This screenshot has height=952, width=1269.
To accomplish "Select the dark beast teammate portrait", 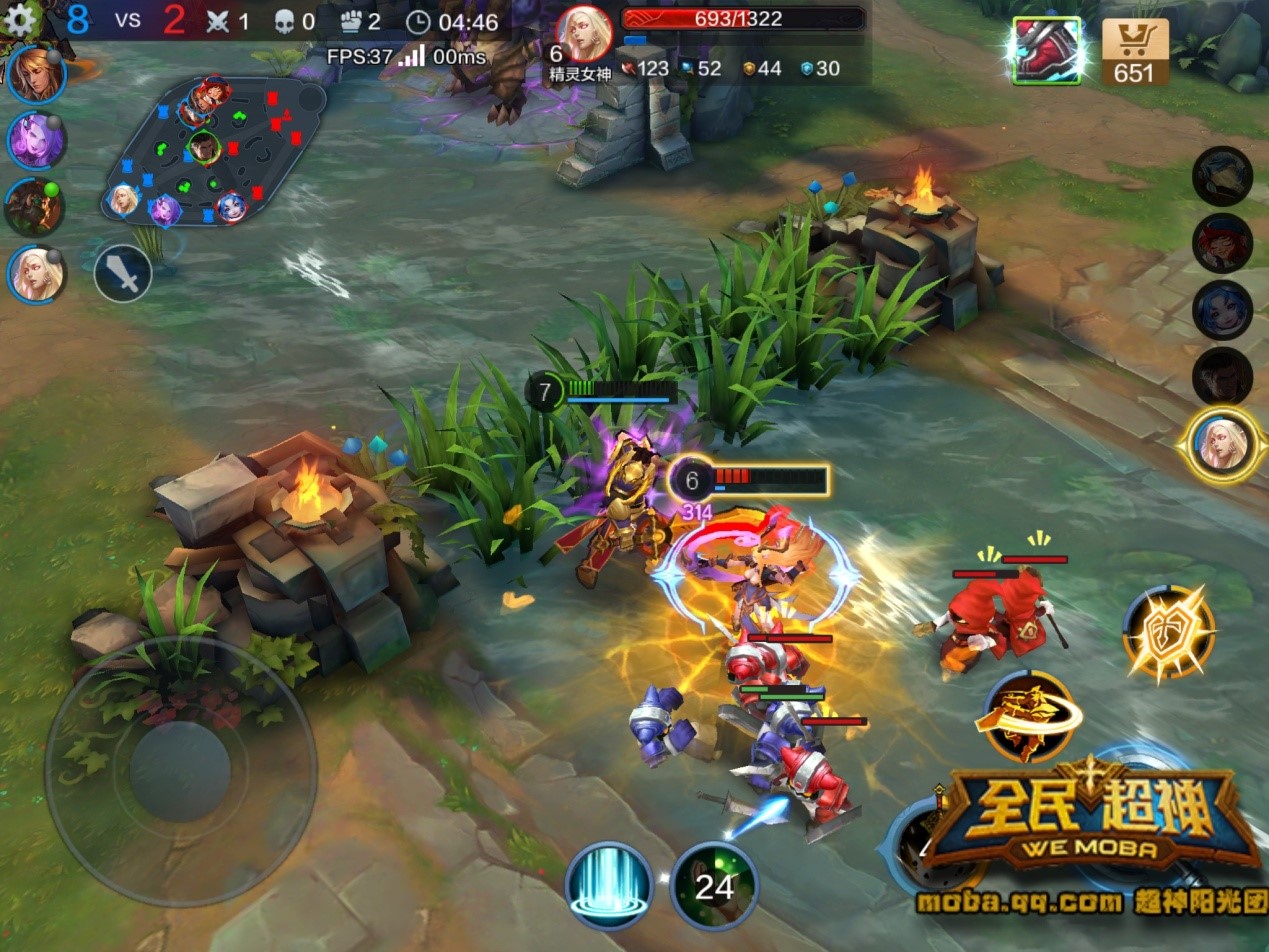I will point(35,207).
